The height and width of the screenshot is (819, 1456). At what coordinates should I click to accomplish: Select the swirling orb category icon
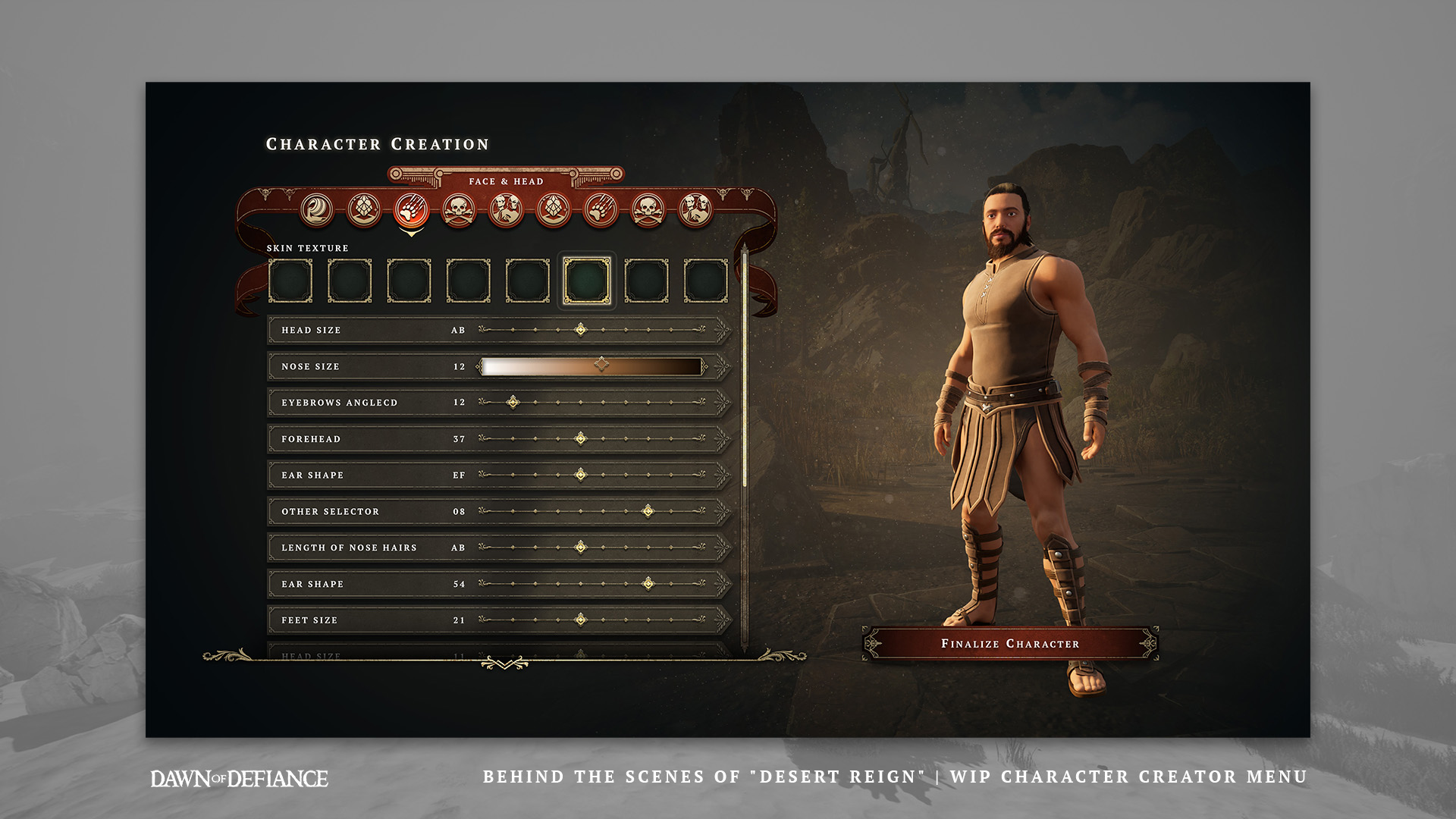[317, 210]
